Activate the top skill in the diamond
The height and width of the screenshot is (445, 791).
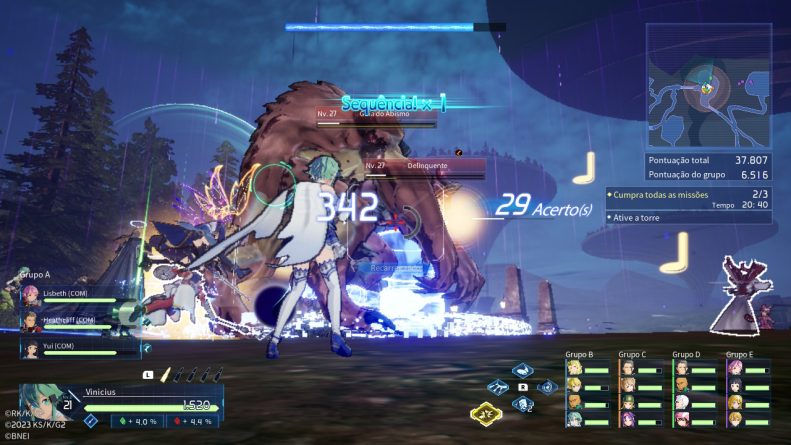522,371
